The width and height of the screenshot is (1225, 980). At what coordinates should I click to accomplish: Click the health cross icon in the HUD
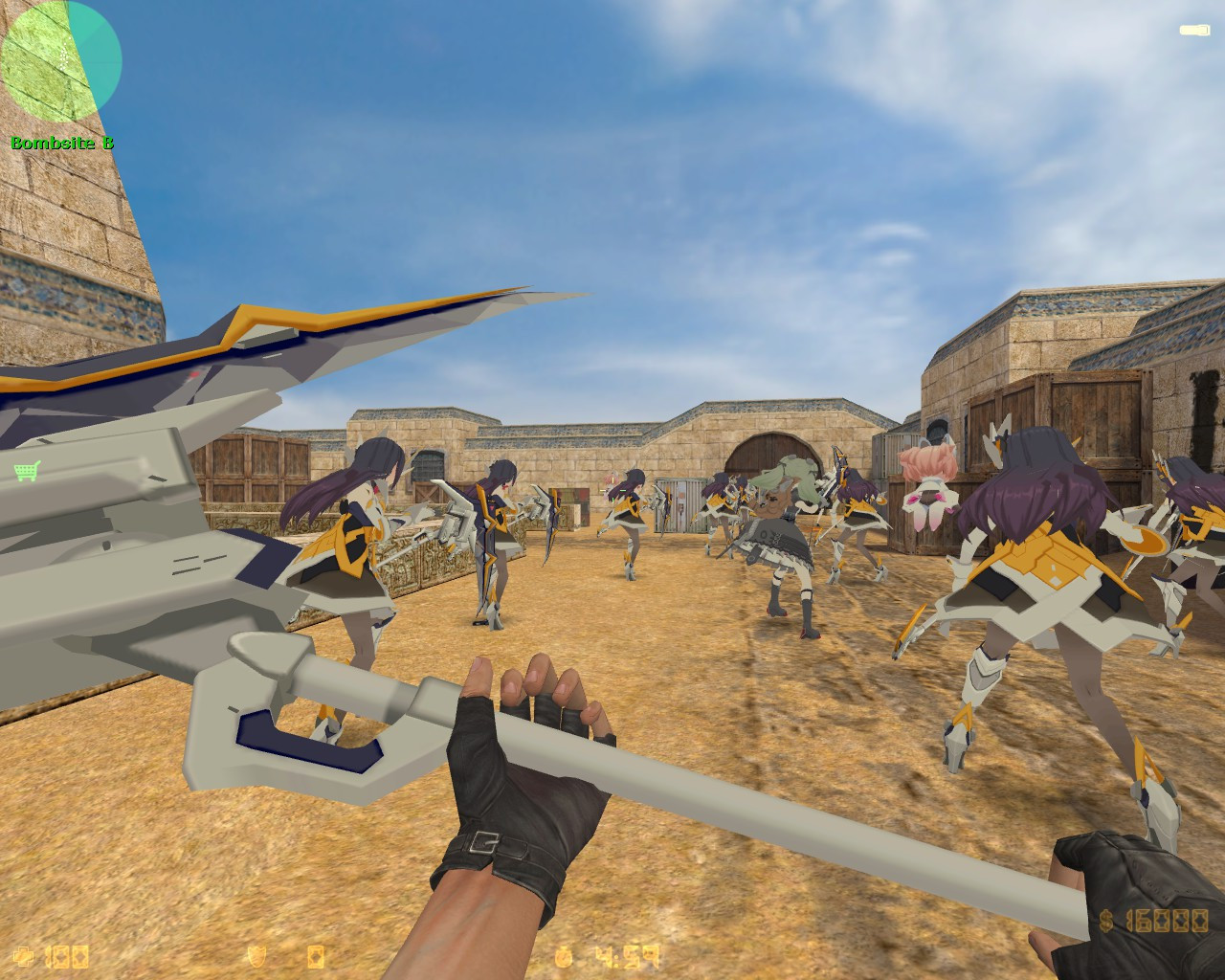tap(24, 956)
